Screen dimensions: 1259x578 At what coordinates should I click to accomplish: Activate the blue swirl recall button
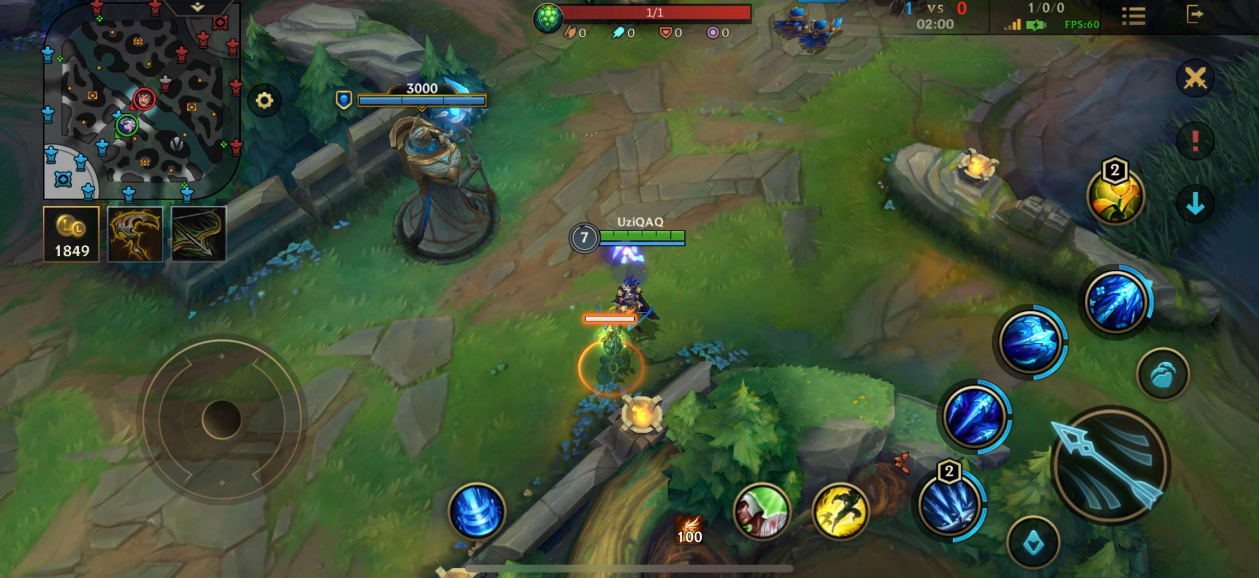(476, 512)
